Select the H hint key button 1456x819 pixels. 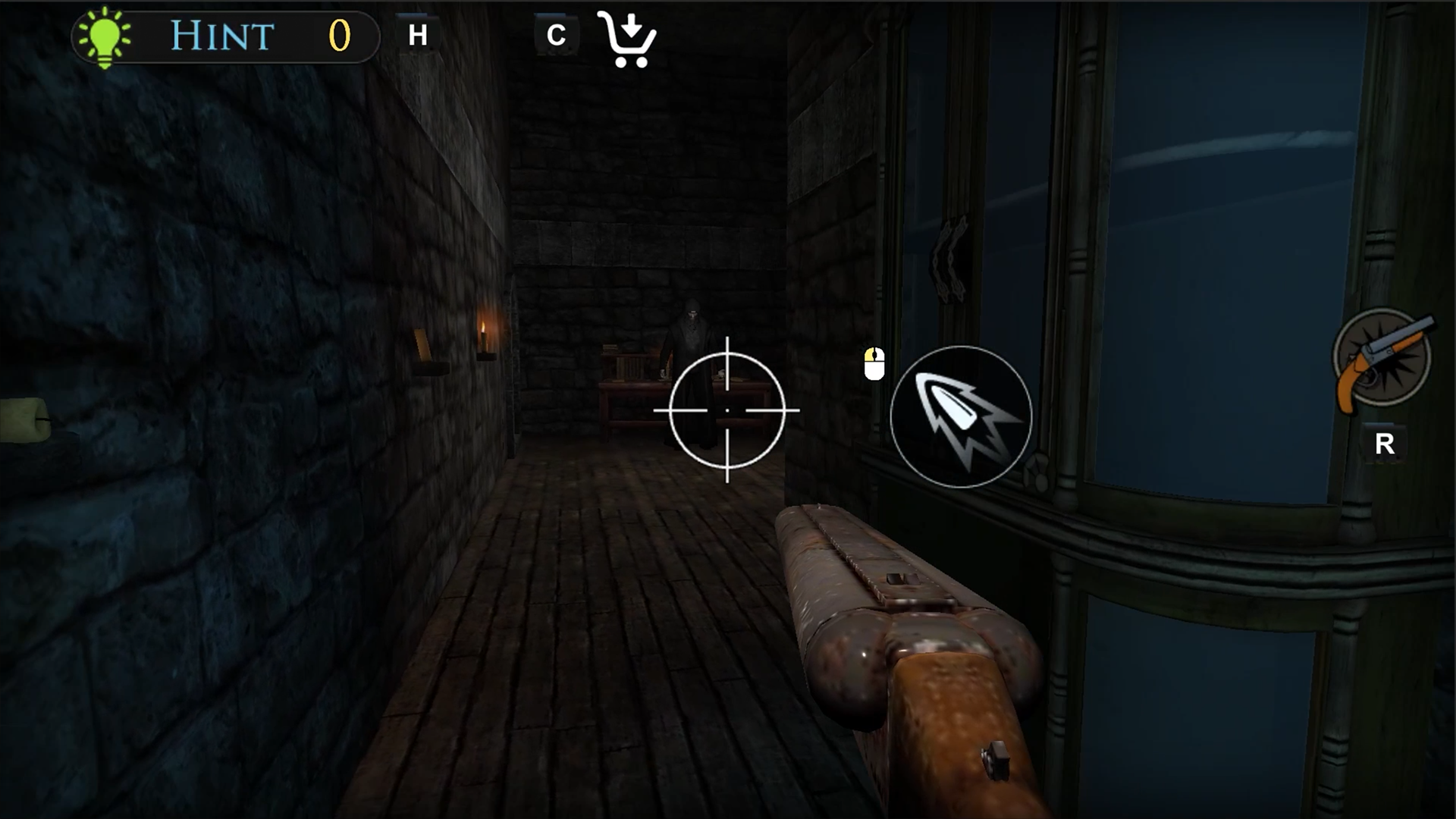tap(417, 33)
